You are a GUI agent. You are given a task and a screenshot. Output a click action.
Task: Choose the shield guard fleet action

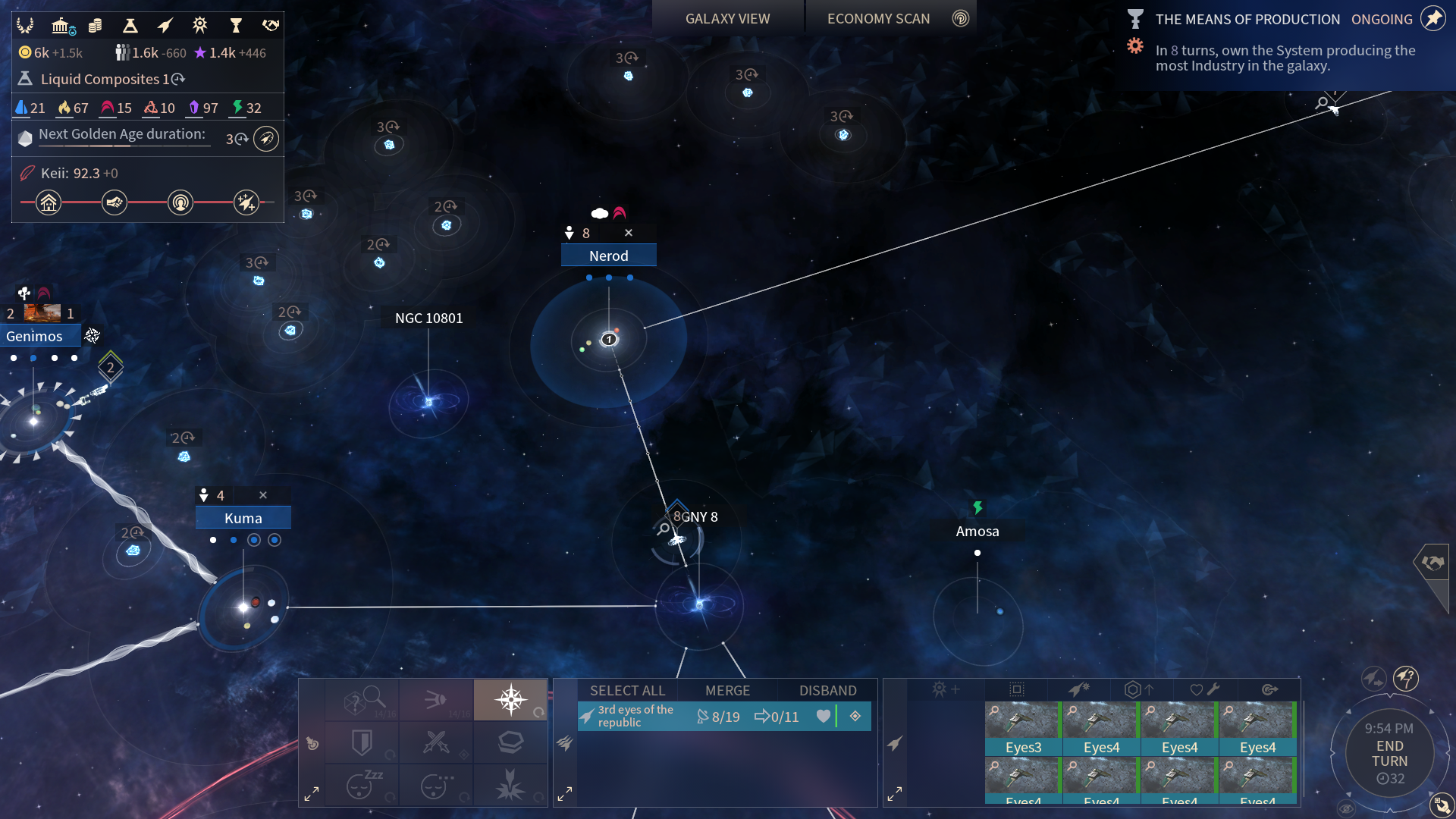362,742
